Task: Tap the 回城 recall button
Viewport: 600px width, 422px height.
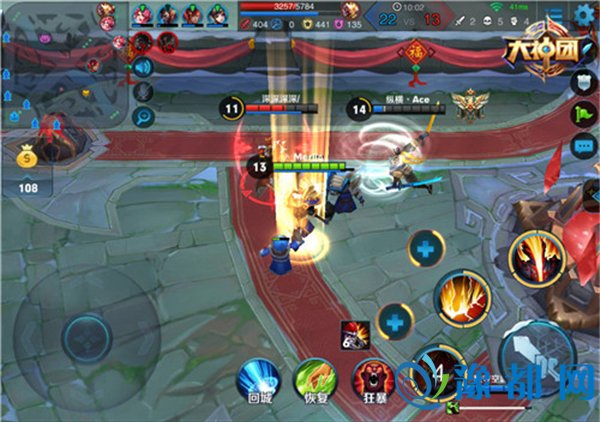Action: tap(259, 379)
